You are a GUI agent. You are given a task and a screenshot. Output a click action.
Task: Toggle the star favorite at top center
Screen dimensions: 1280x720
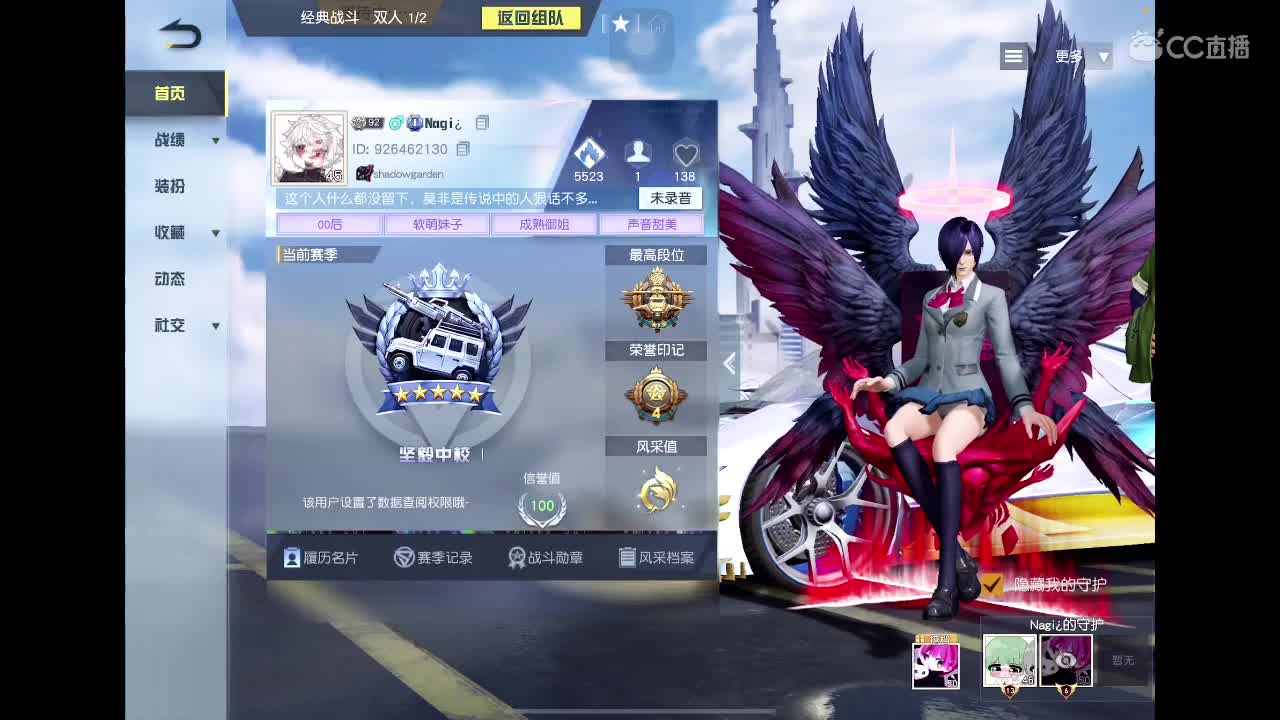pyautogui.click(x=620, y=26)
